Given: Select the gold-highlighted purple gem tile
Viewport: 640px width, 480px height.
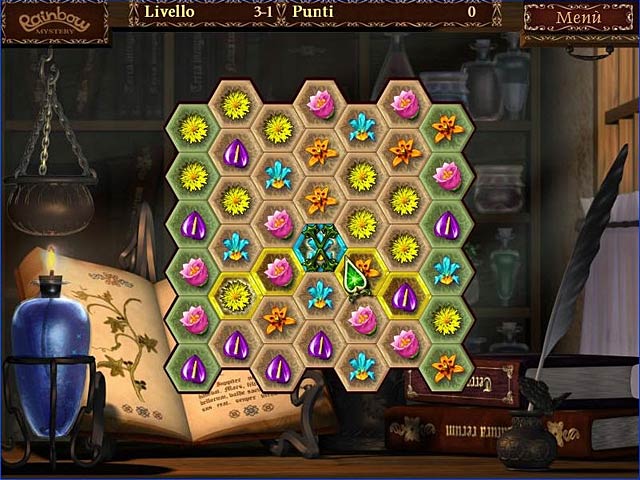Looking at the screenshot, I should [404, 296].
